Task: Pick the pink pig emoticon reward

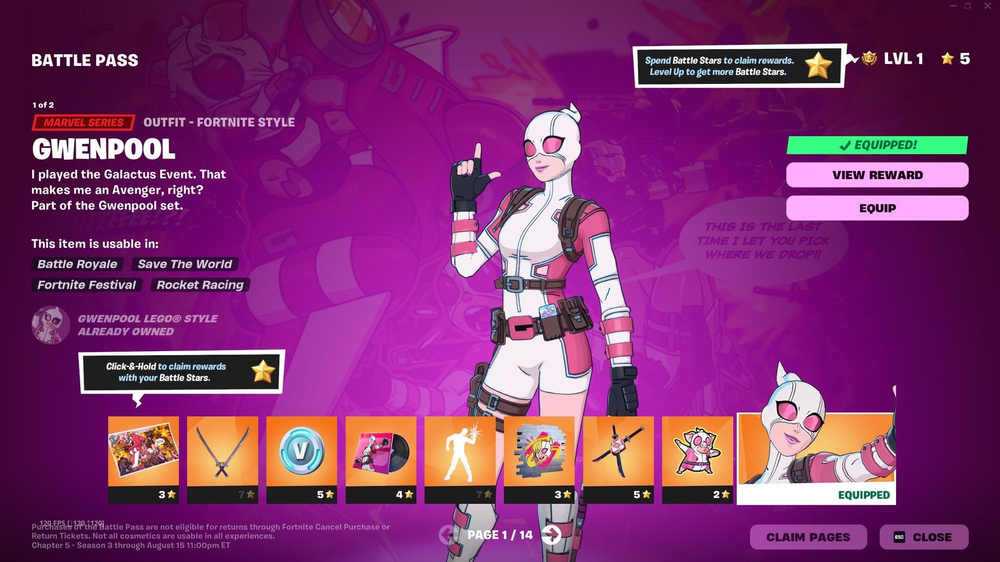Action: [x=697, y=452]
